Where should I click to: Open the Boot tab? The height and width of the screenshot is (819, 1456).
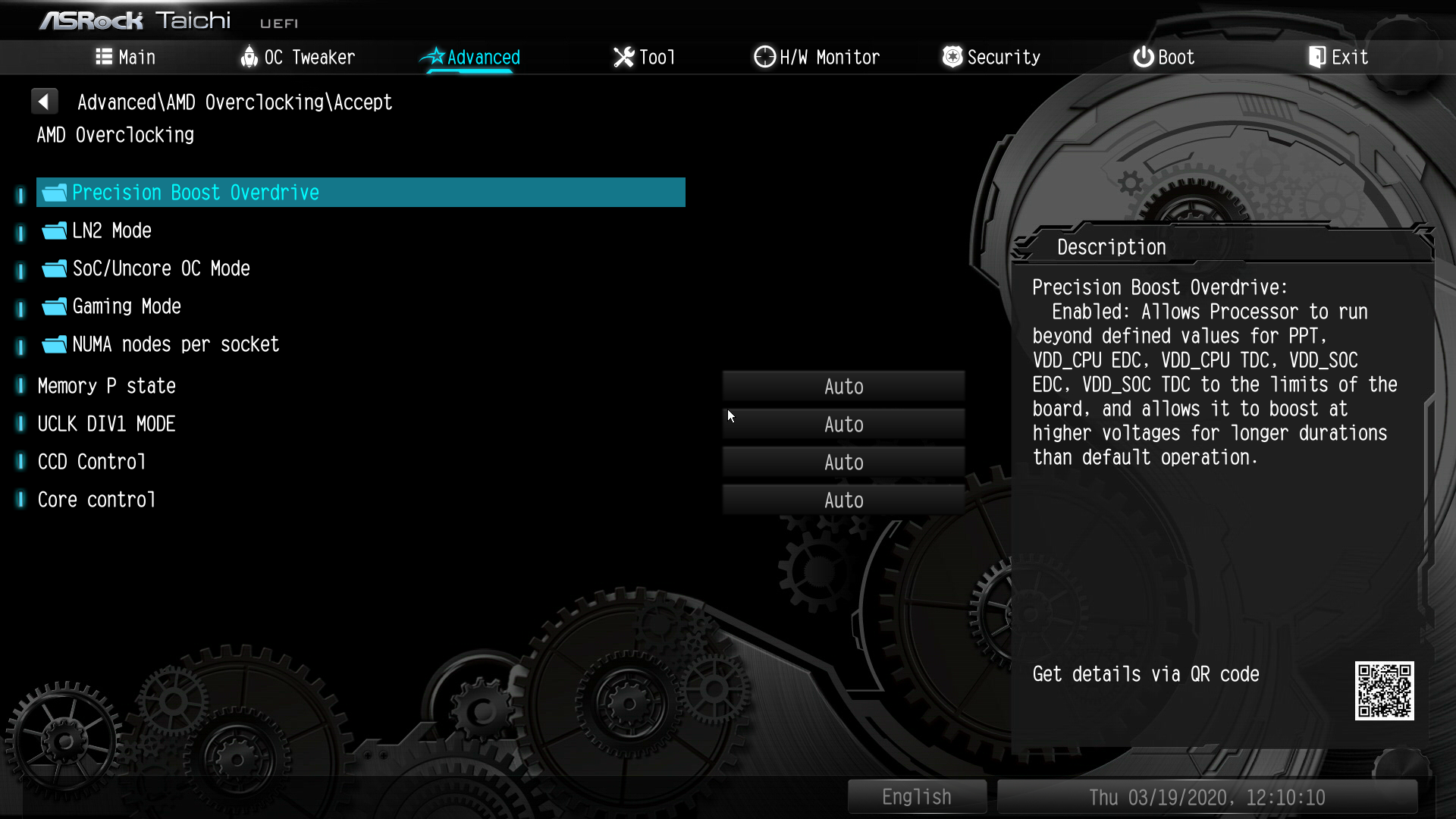[x=1163, y=57]
